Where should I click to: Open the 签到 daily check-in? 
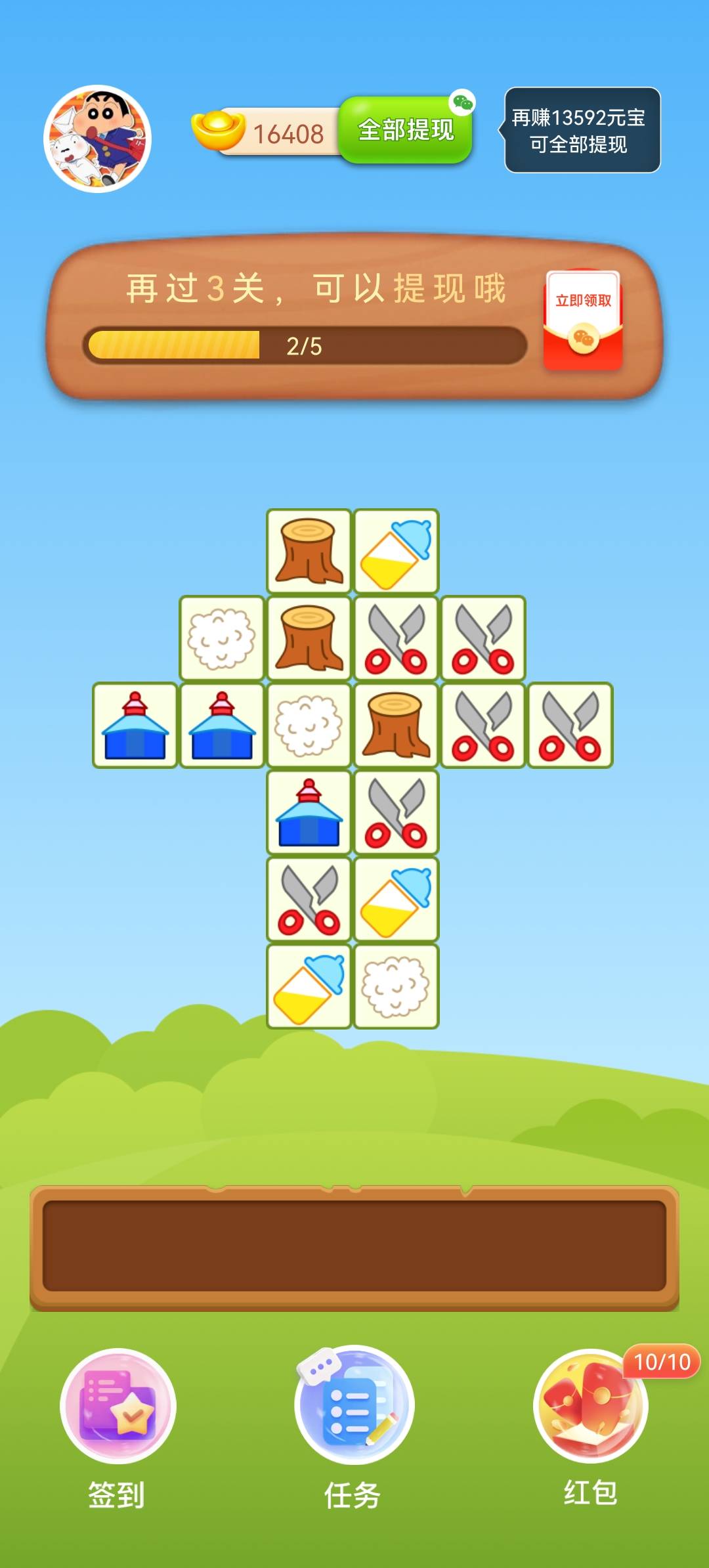118,1406
